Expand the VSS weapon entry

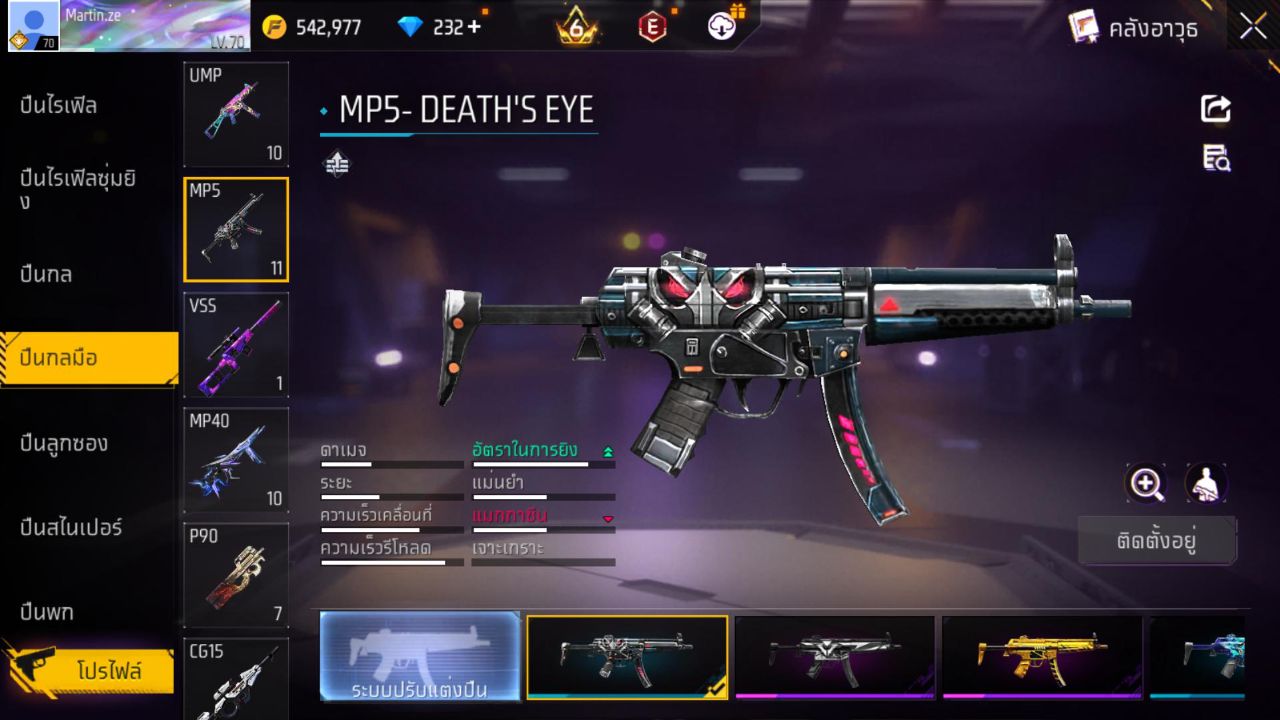pyautogui.click(x=236, y=344)
